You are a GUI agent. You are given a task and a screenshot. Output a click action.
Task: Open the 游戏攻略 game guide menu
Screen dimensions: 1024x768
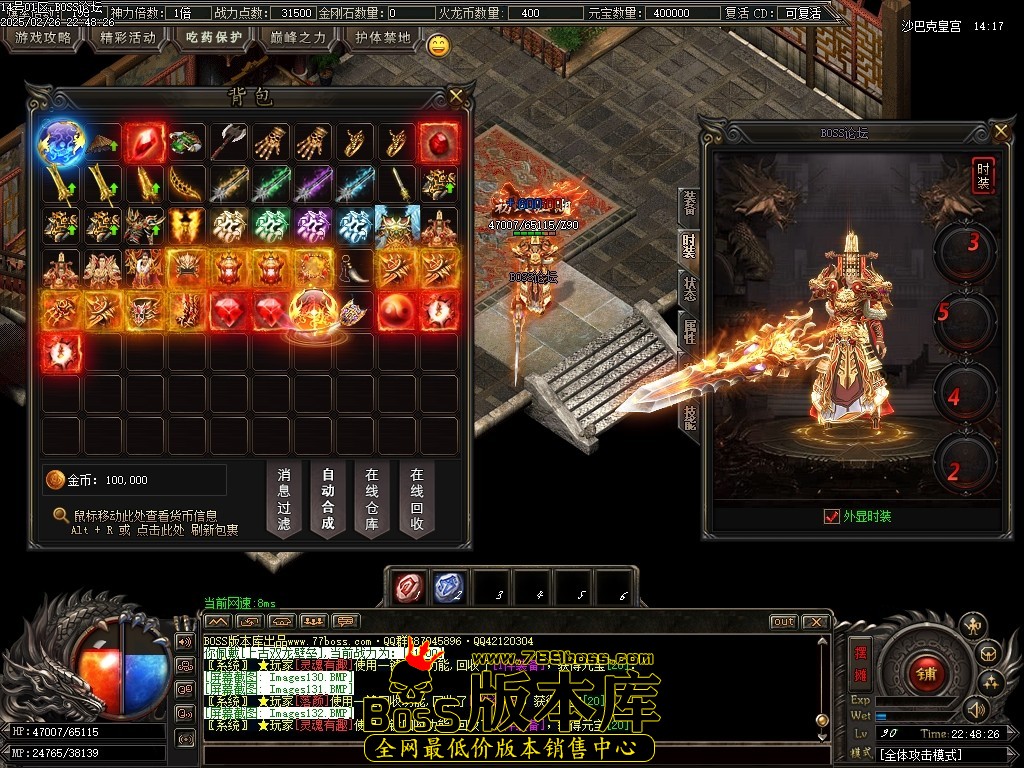43,38
